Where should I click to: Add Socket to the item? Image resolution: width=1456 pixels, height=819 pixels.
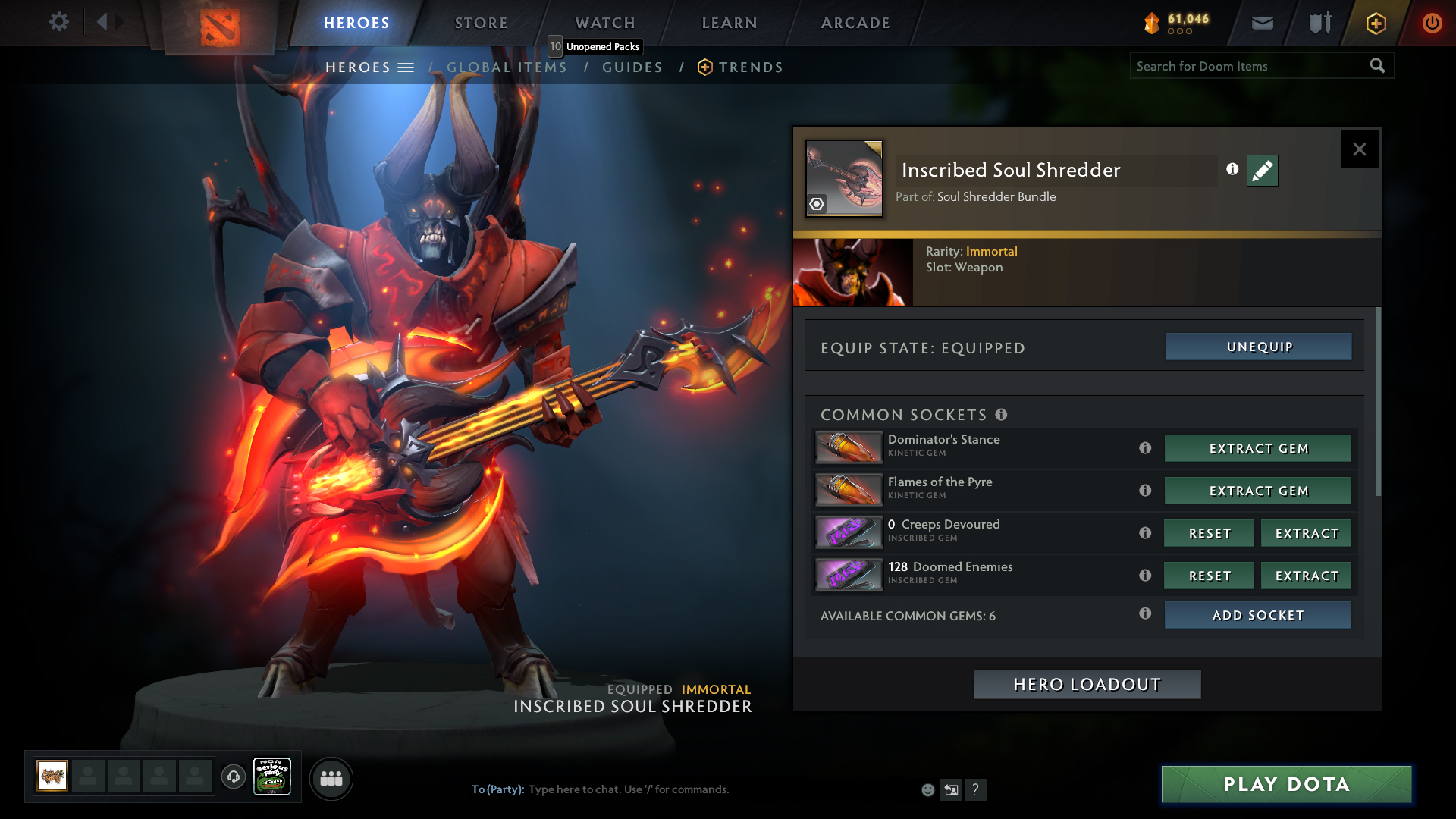pyautogui.click(x=1257, y=615)
